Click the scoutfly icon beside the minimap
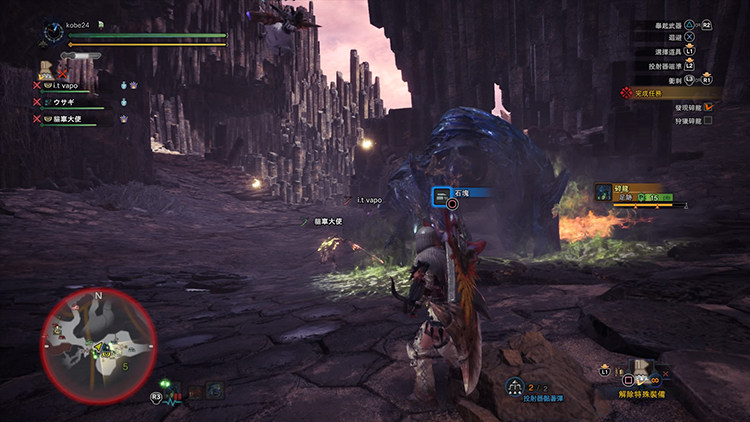750x422 pixels. 164,385
